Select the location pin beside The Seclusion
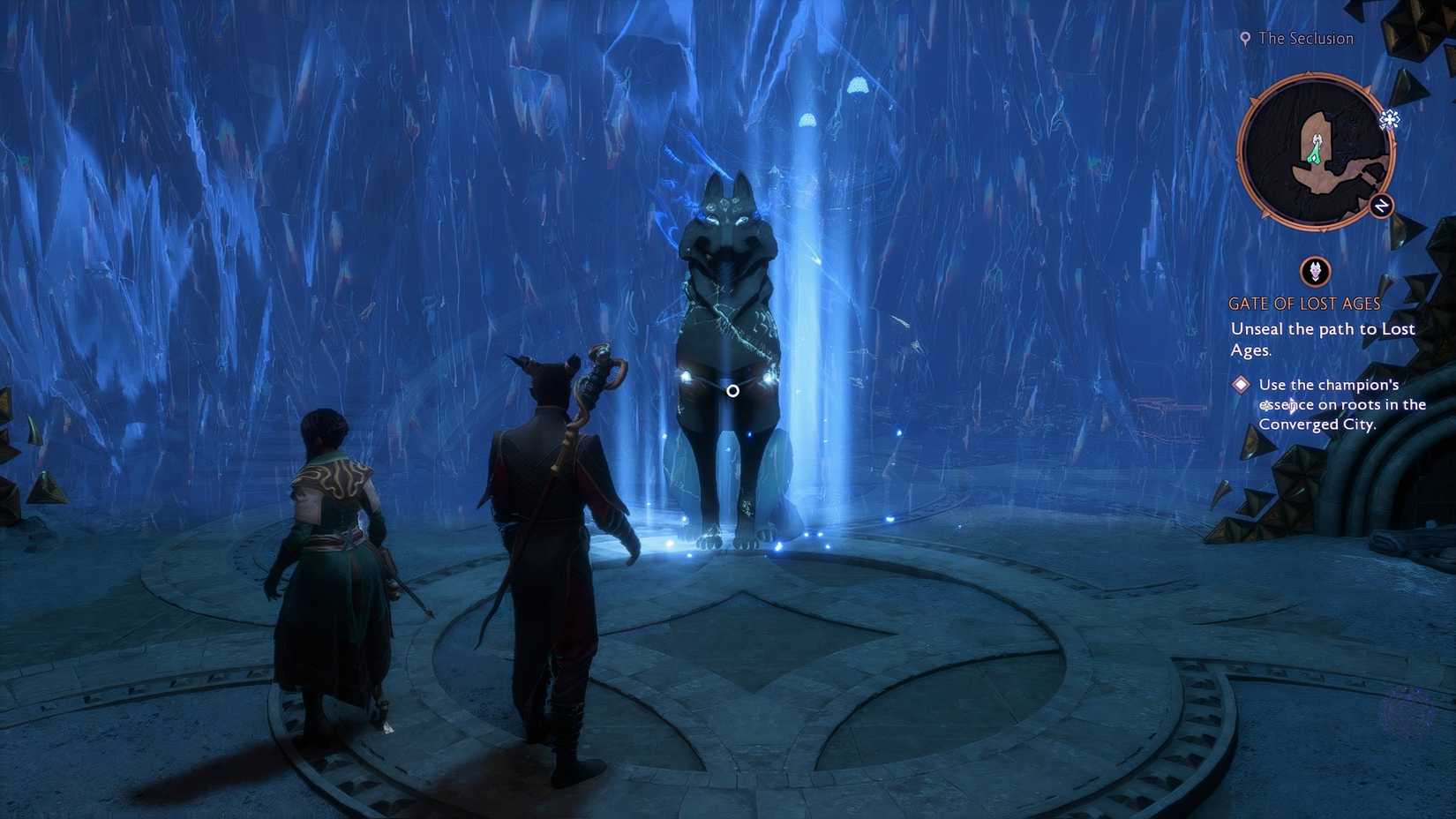Screen dimensions: 1456x819 [1245, 39]
